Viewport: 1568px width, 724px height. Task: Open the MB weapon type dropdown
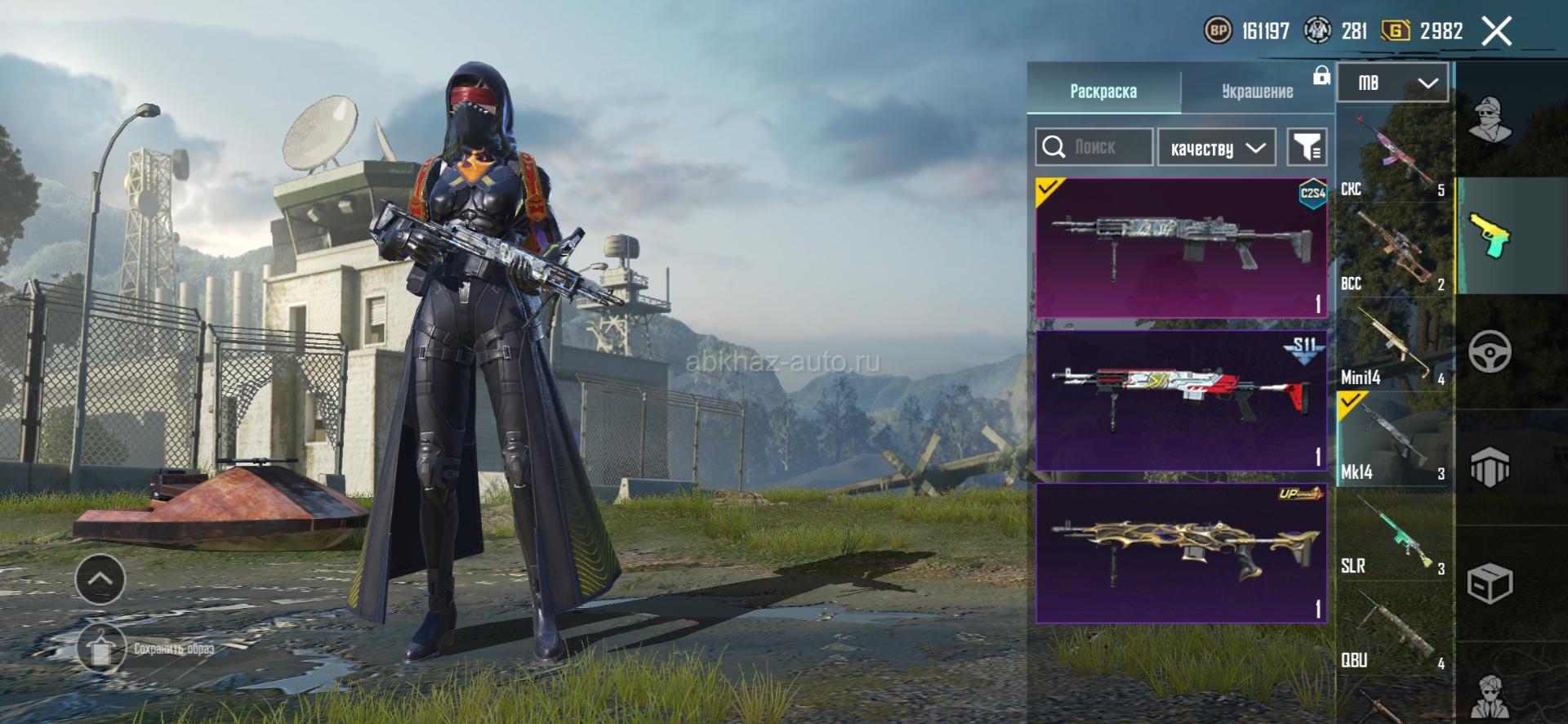1392,83
